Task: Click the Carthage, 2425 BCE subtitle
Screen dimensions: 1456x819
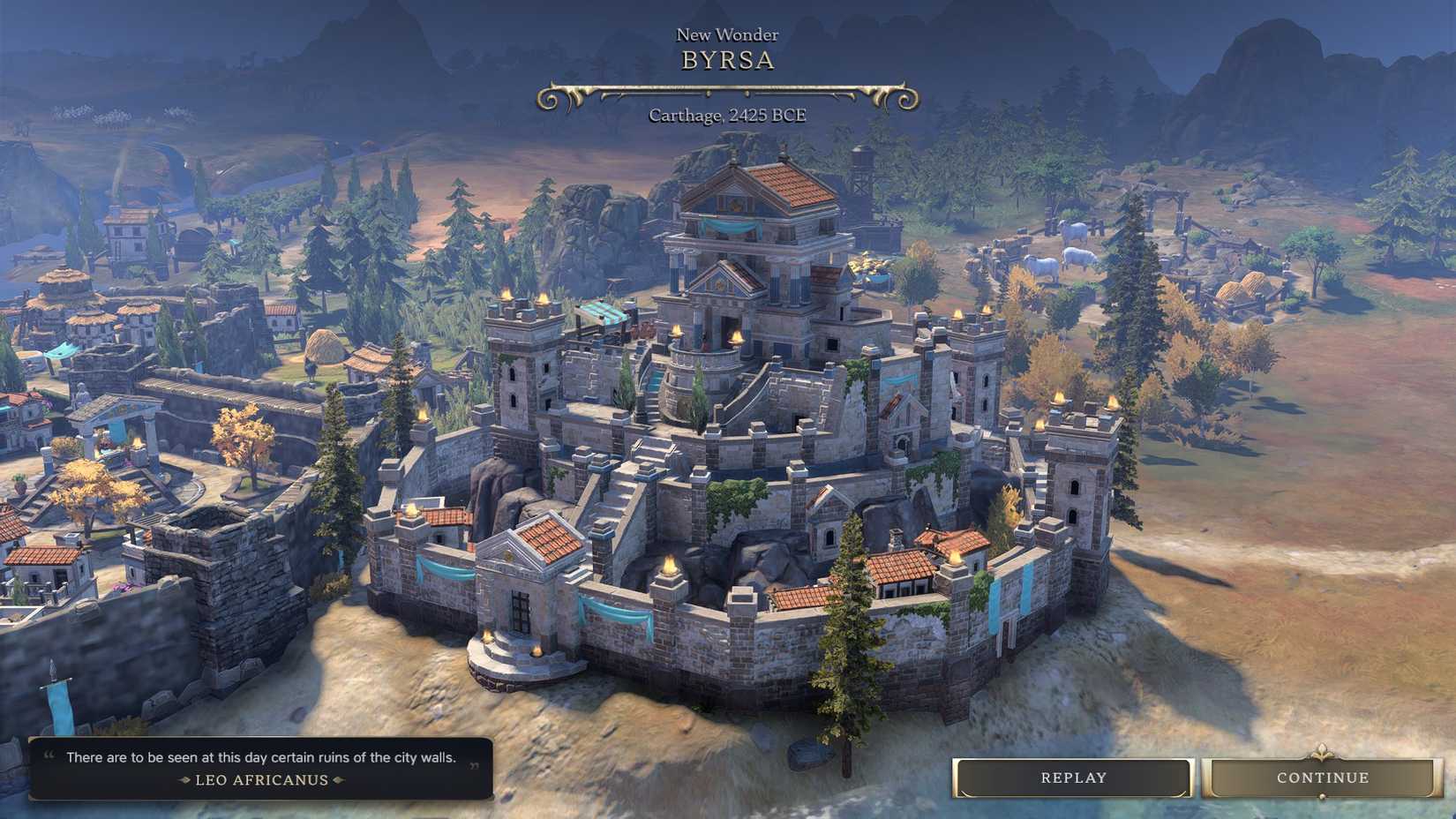Action: click(x=729, y=115)
